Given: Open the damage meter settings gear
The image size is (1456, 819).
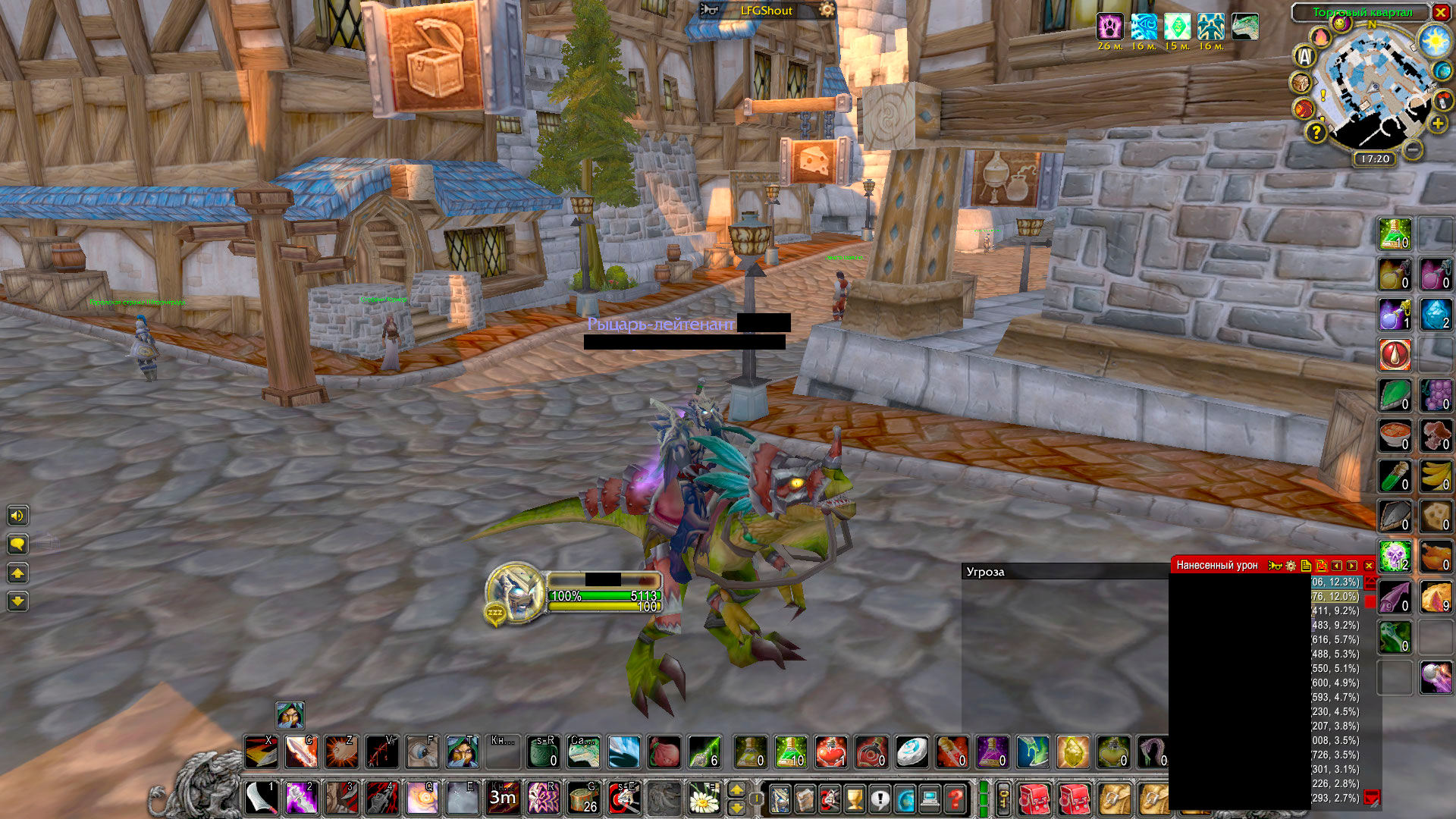Looking at the screenshot, I should (1290, 566).
